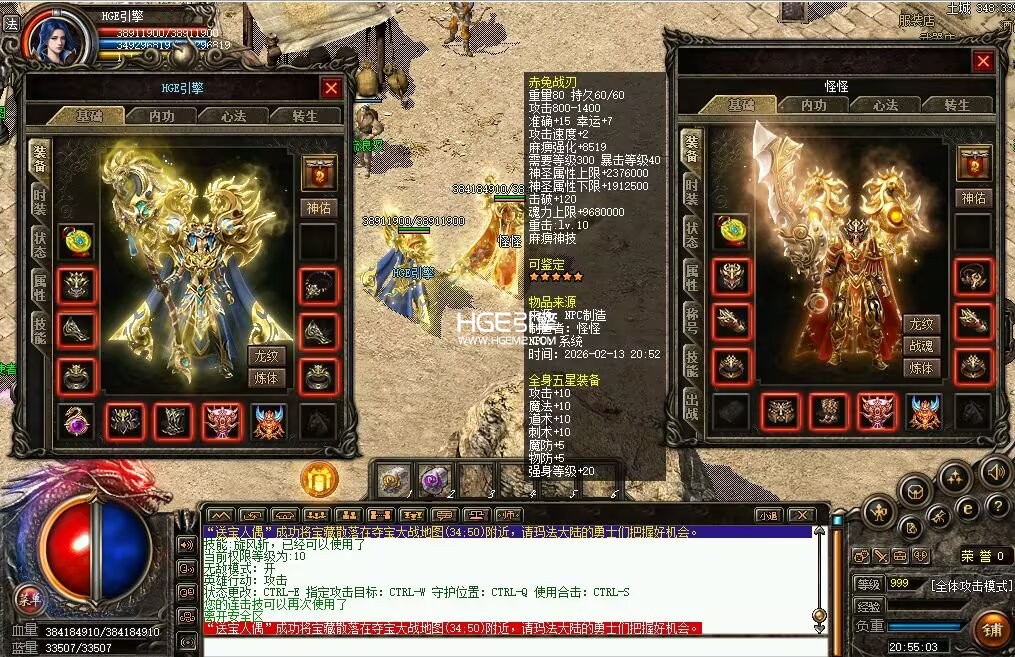Change the 全体攻击模式 attack mode

click(x=971, y=585)
